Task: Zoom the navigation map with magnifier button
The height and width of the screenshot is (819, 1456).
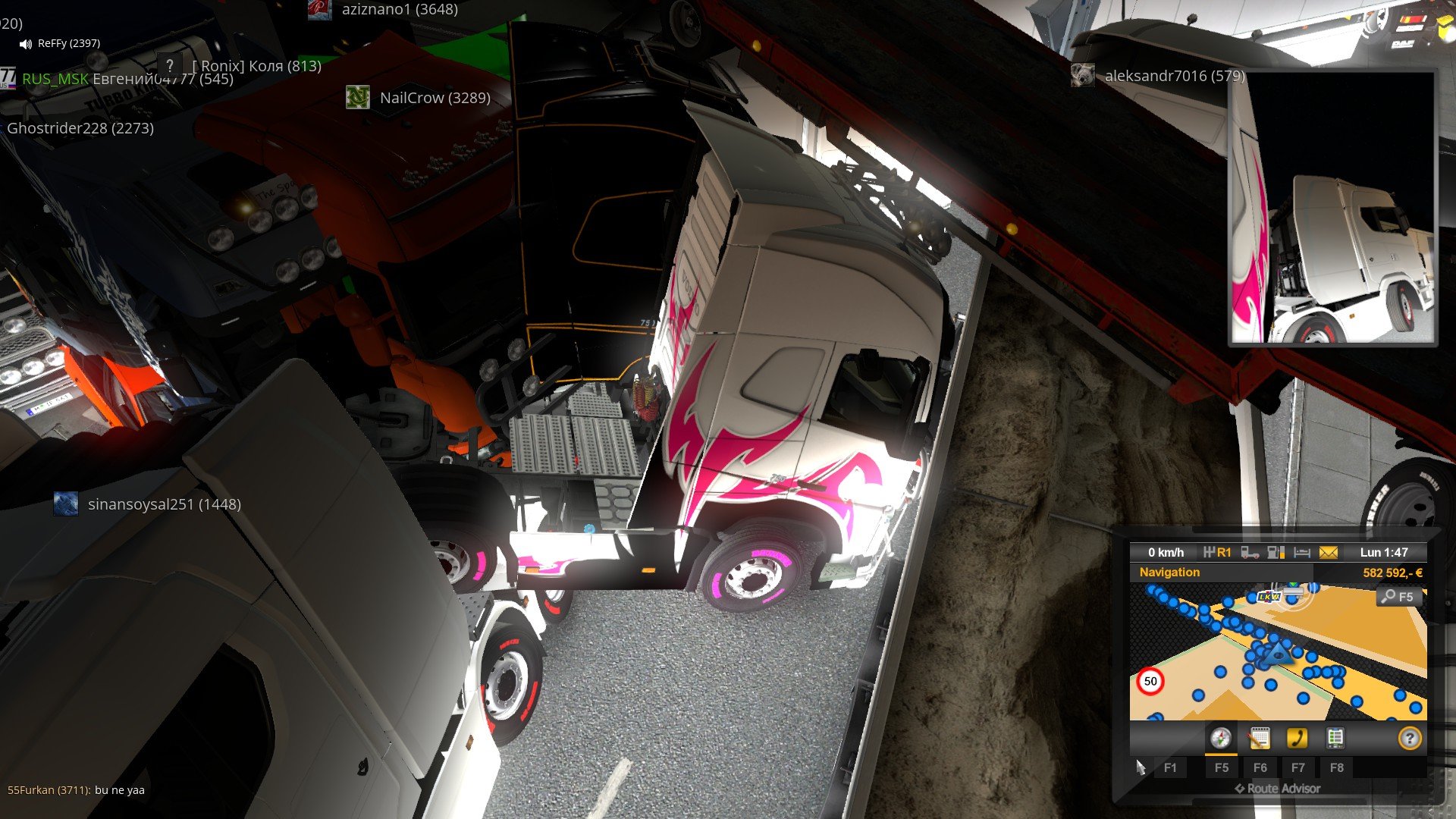Action: click(x=1397, y=597)
